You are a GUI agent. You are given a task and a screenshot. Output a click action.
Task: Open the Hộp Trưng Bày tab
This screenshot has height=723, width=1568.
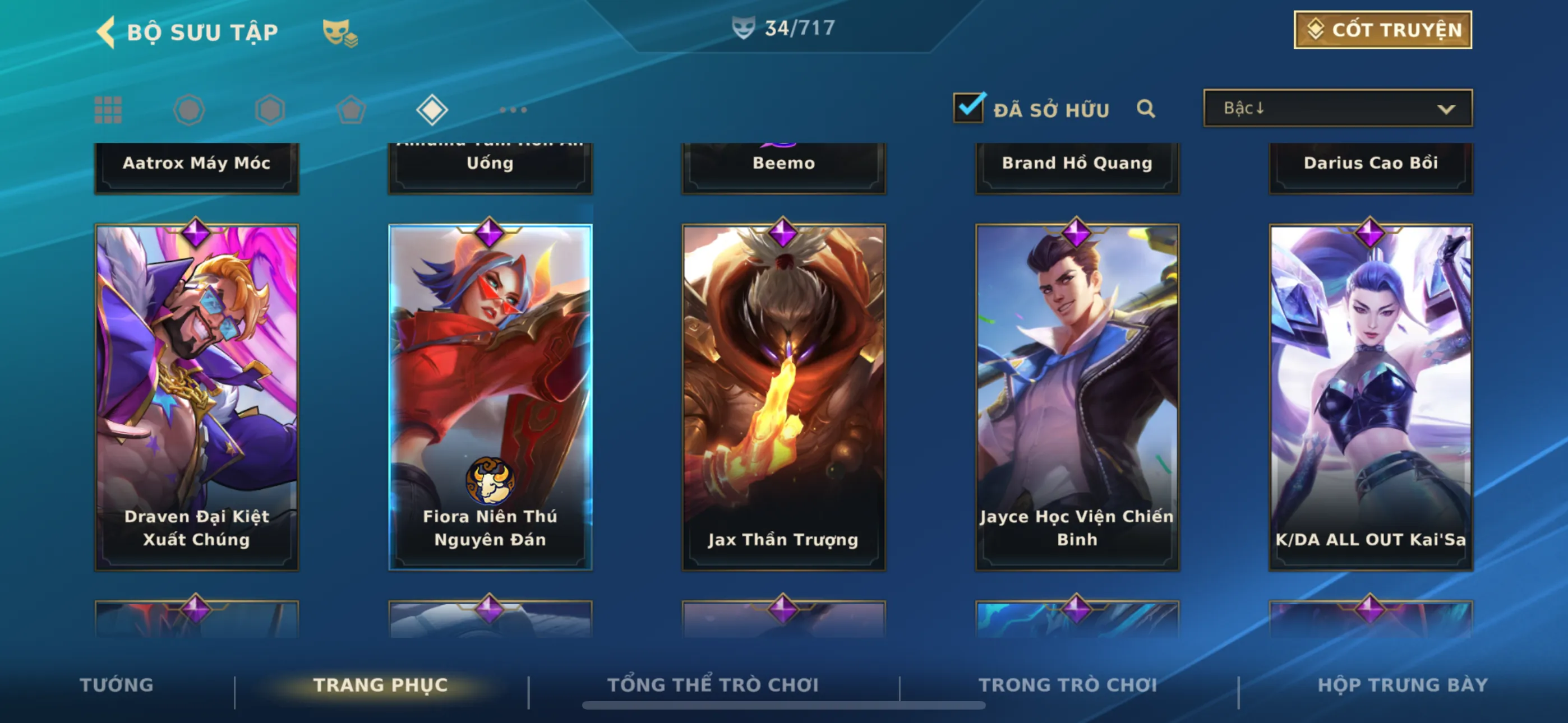[1403, 685]
